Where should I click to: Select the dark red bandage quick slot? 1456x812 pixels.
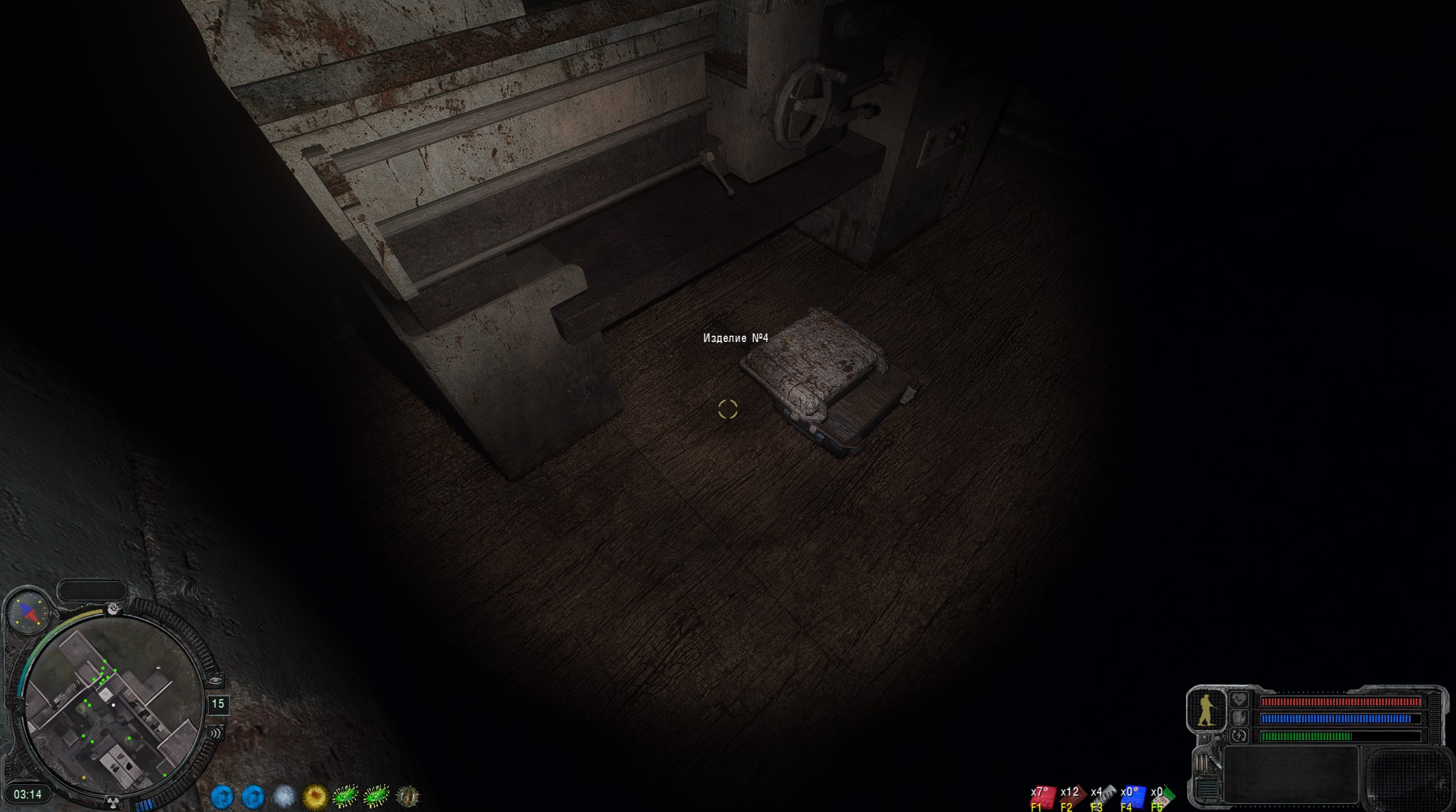tap(1072, 796)
